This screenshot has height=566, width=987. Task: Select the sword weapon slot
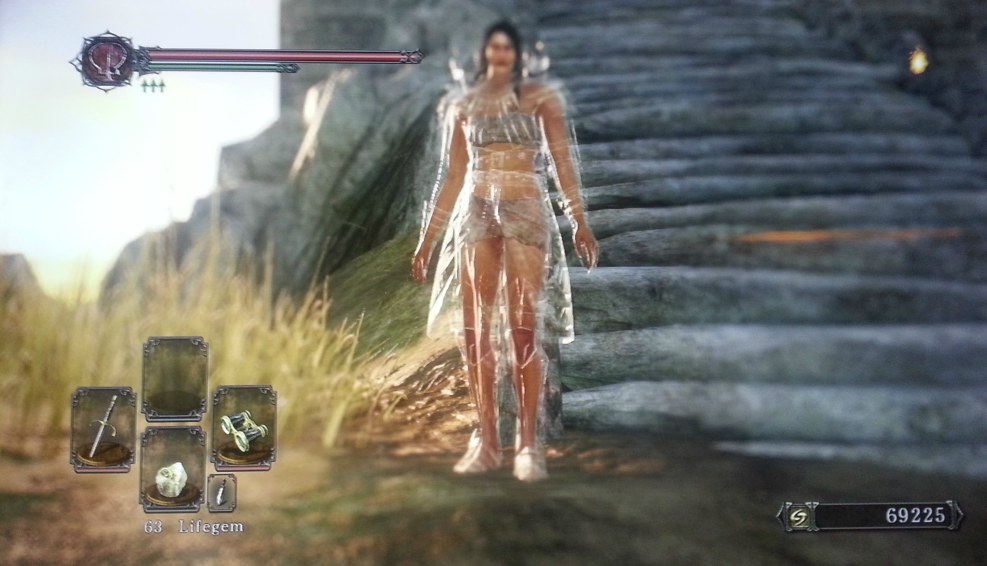103,429
